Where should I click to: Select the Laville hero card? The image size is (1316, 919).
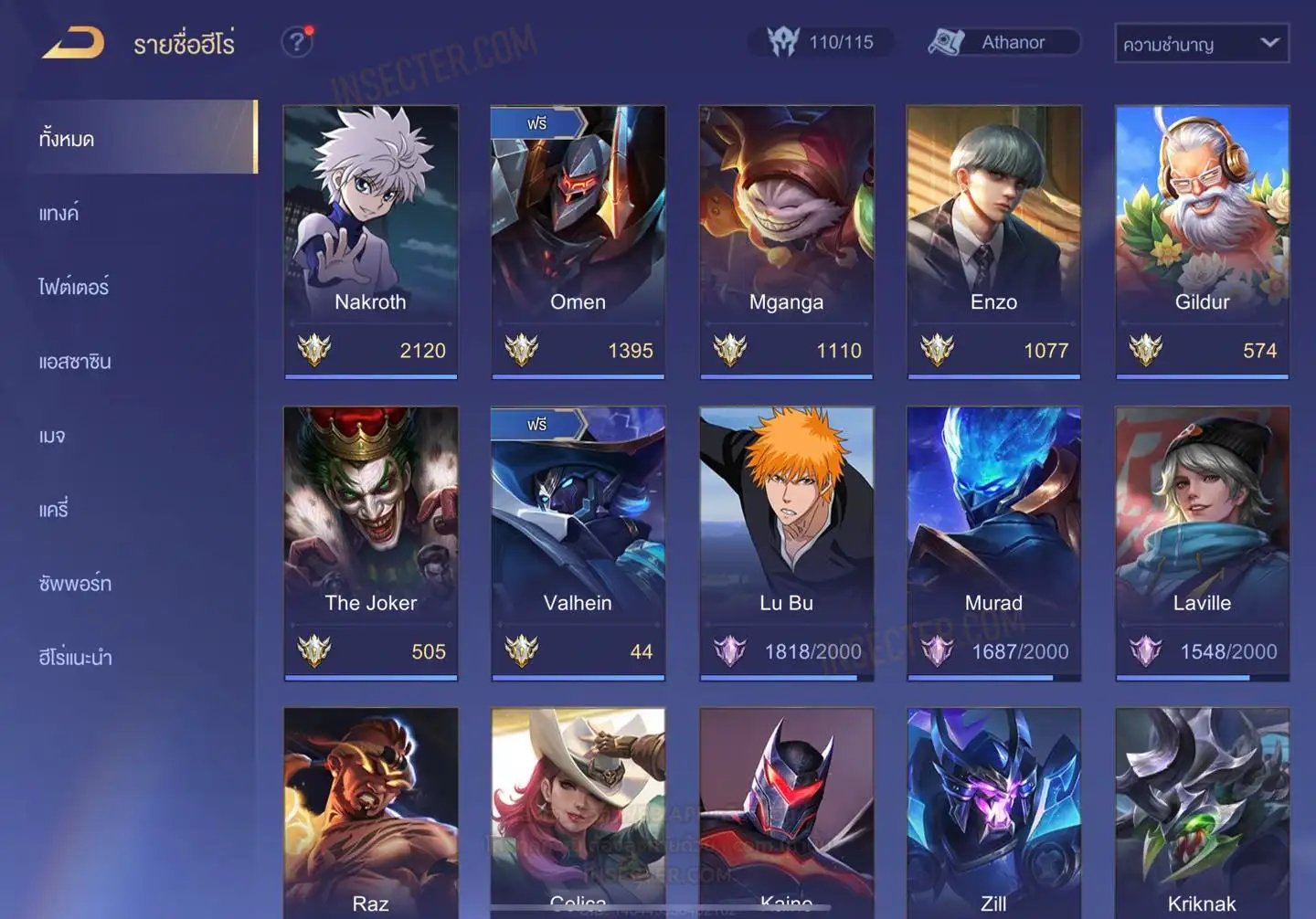pos(1202,543)
